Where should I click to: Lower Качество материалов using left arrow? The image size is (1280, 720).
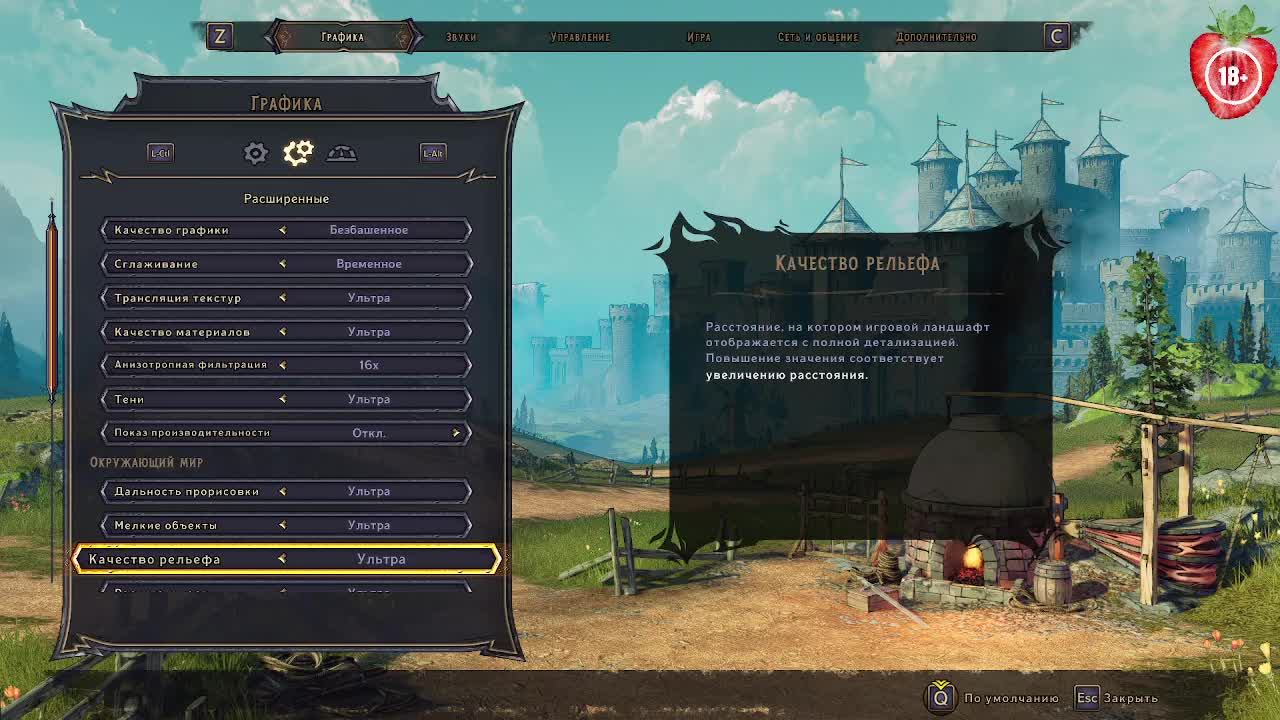283,332
